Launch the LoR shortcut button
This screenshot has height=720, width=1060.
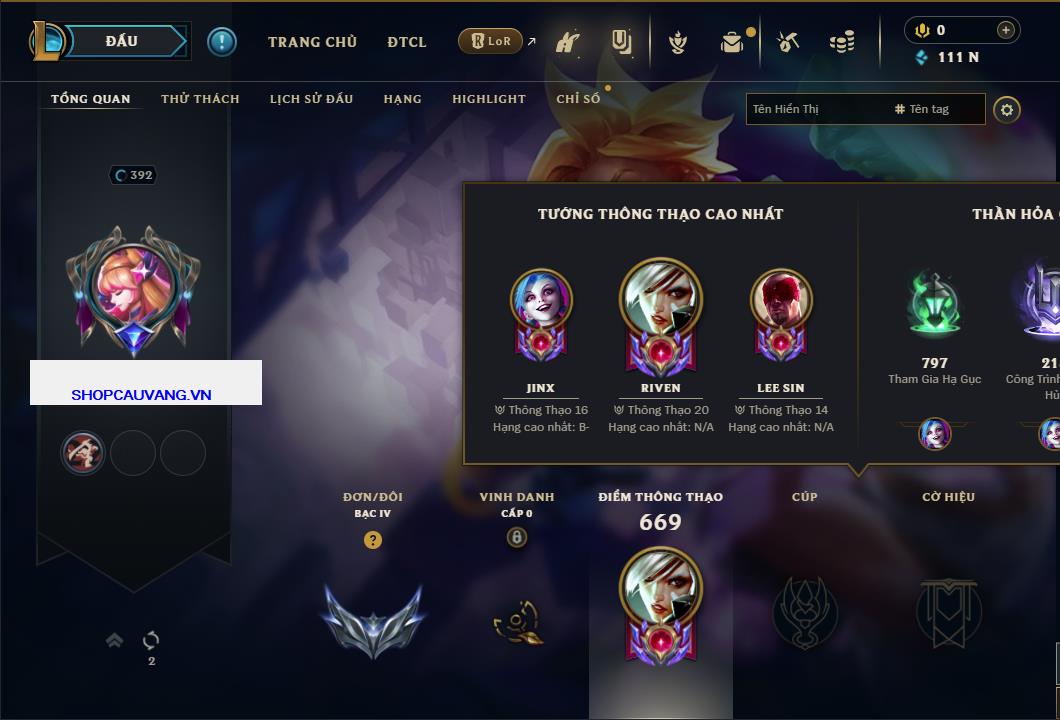(x=490, y=41)
